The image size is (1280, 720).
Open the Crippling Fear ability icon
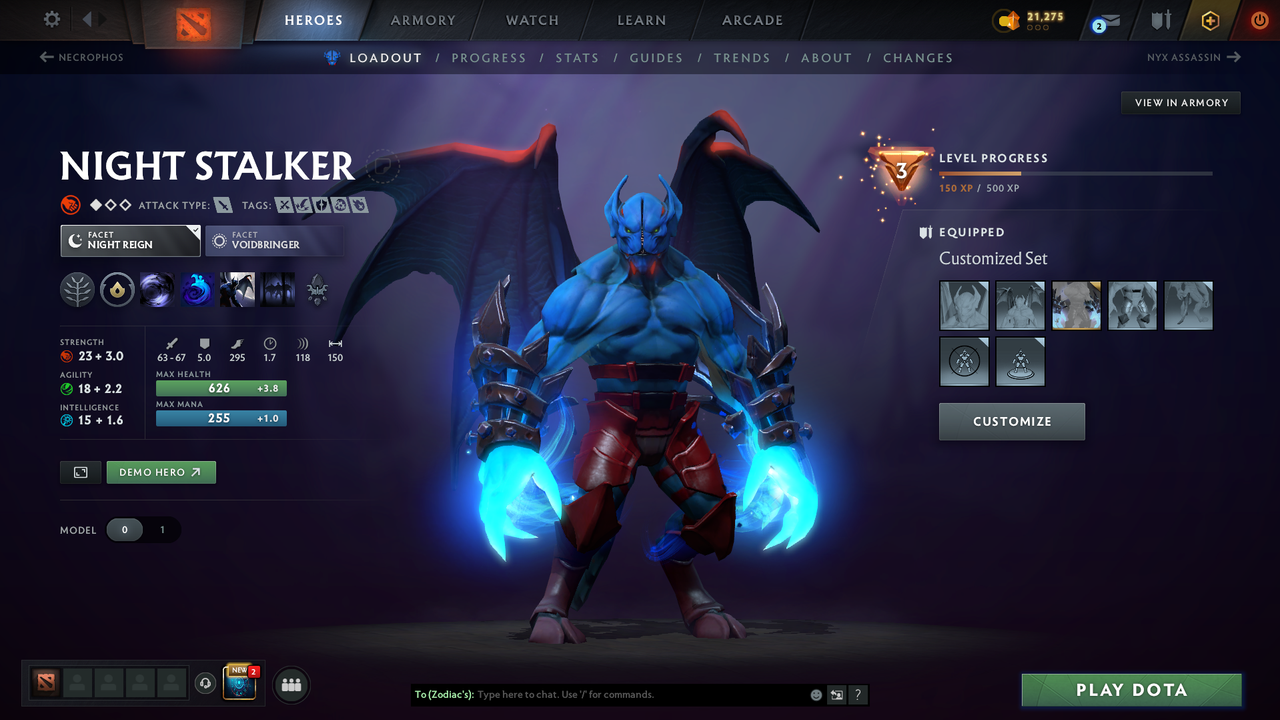(196, 290)
